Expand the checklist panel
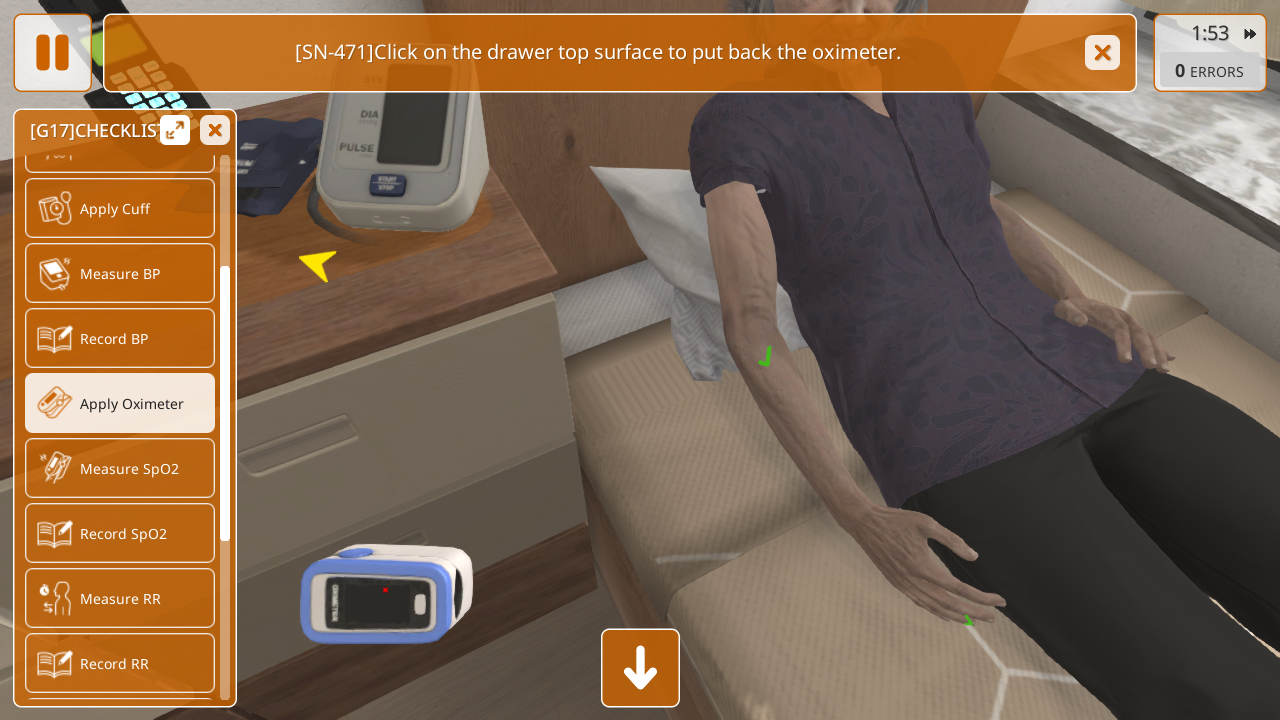Viewport: 1280px width, 720px height. [175, 130]
